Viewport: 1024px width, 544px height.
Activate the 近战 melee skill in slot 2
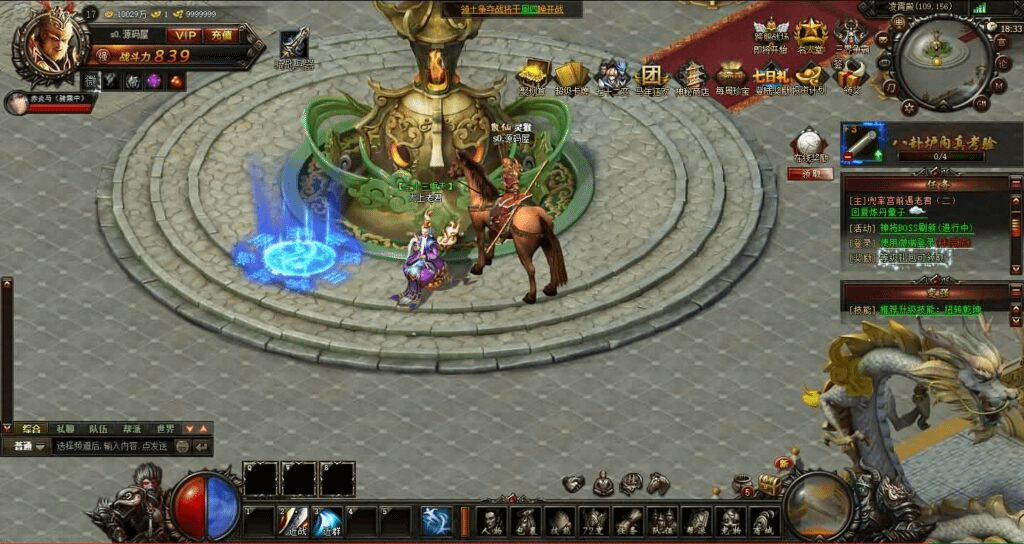pos(294,521)
